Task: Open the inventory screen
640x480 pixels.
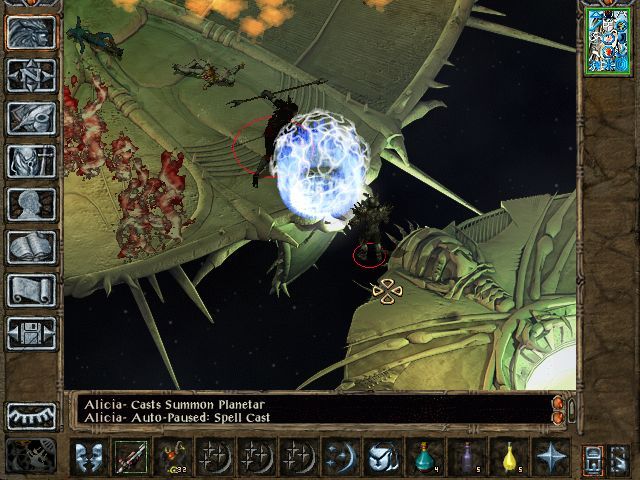Action: coord(31,161)
